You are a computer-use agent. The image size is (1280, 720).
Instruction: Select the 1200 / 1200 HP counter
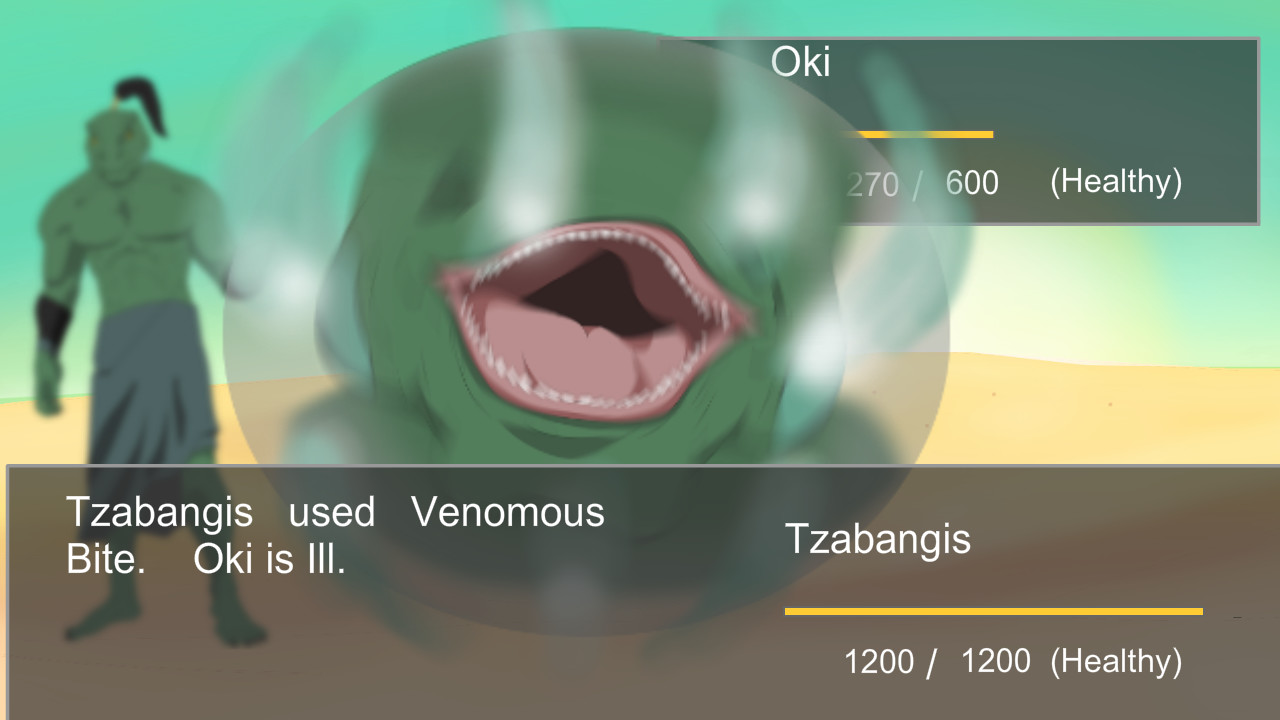(938, 661)
